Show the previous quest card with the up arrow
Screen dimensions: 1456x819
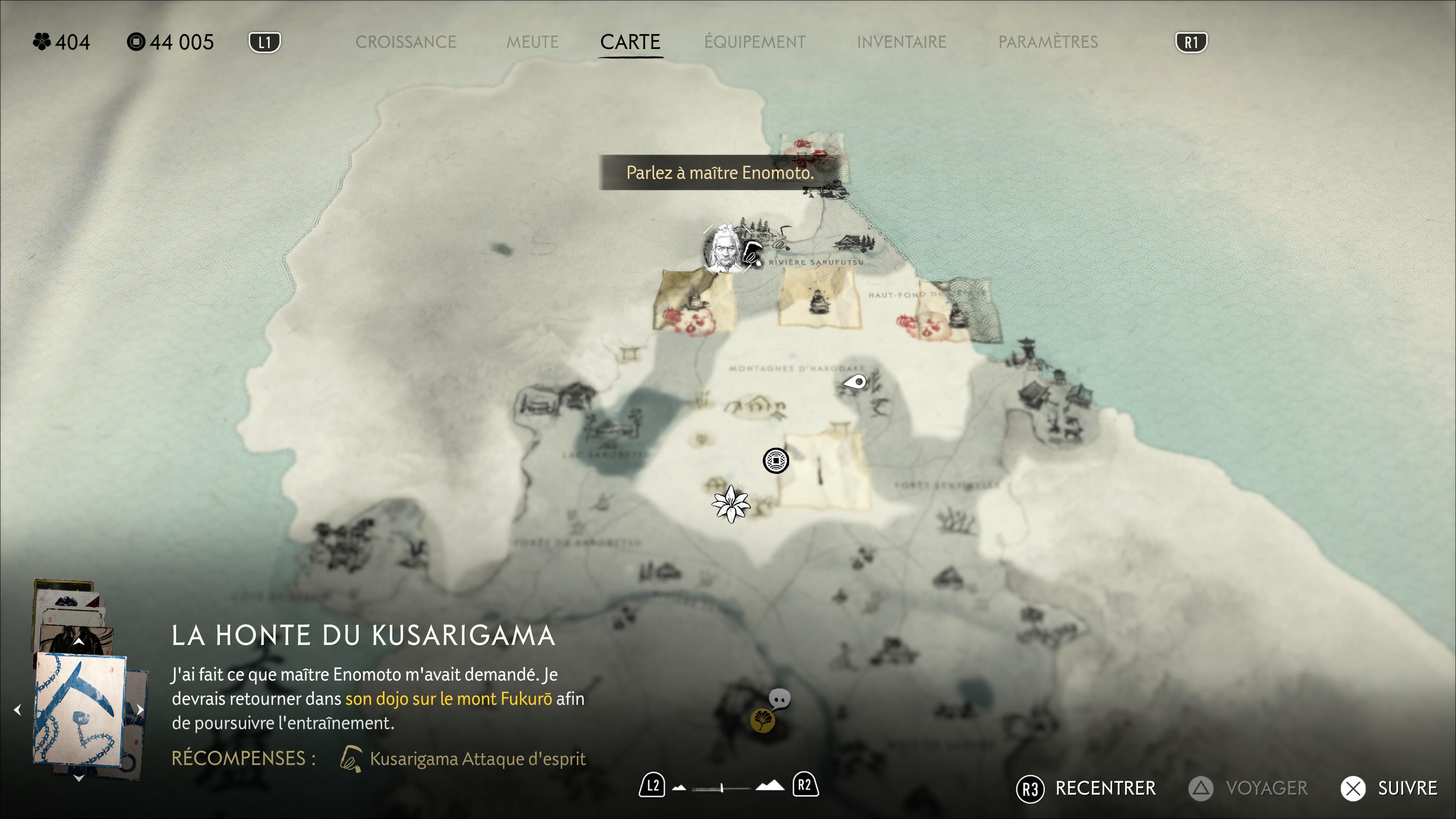click(x=78, y=642)
